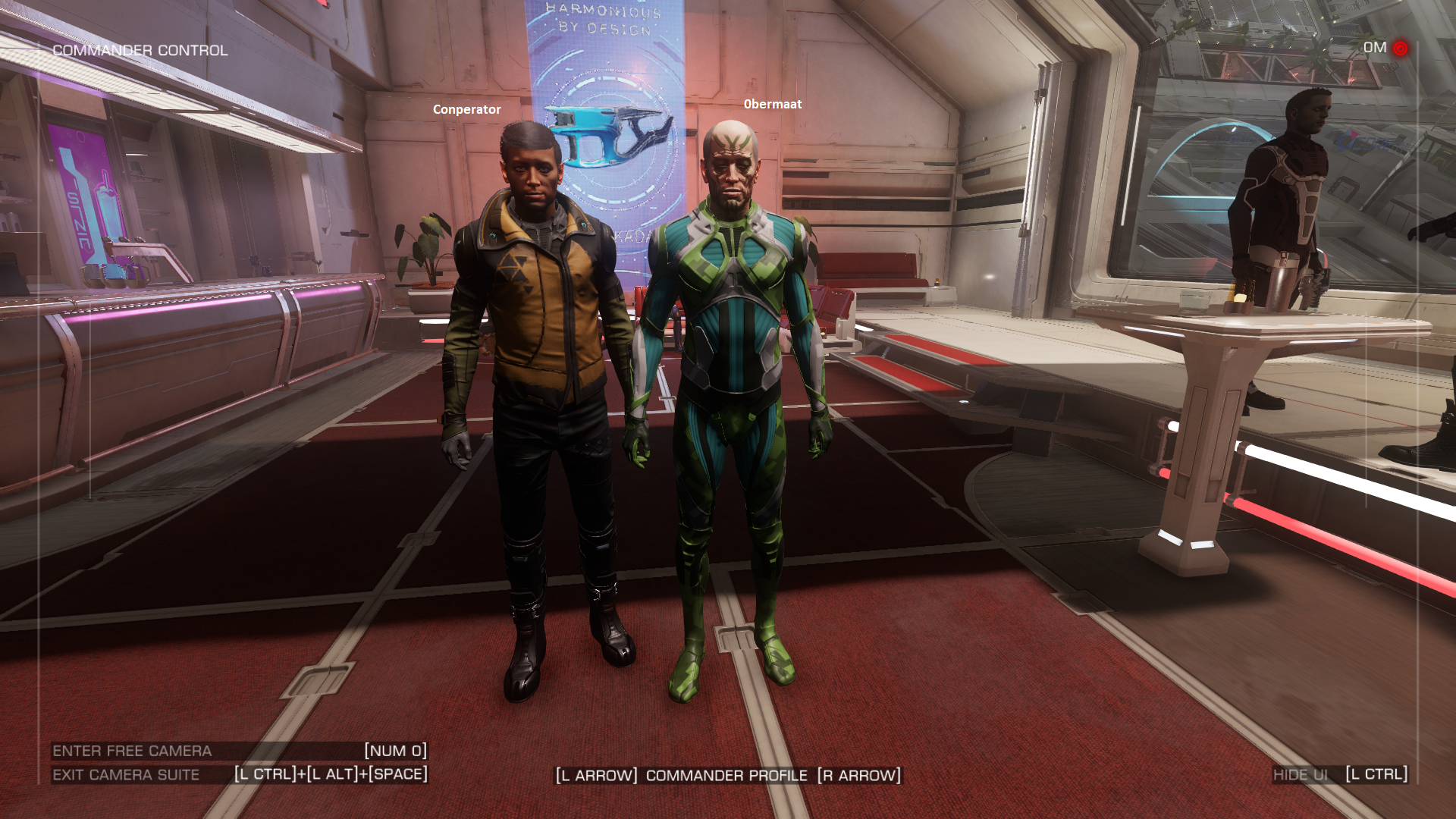Toggle the Hide UI option
This screenshot has height=819, width=1456.
point(1301,775)
